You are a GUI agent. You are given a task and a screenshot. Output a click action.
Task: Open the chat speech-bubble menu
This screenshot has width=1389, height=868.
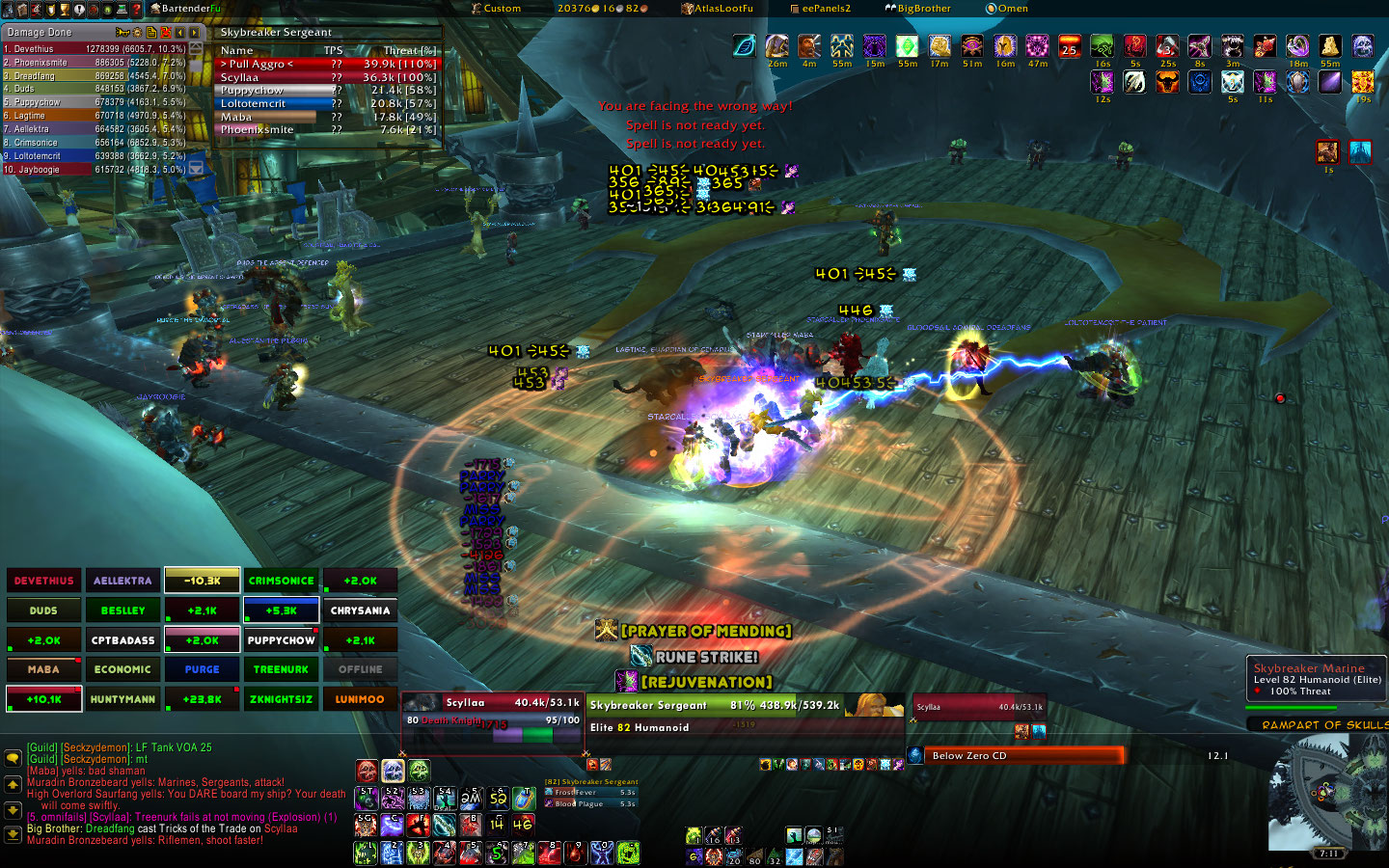pyautogui.click(x=13, y=758)
